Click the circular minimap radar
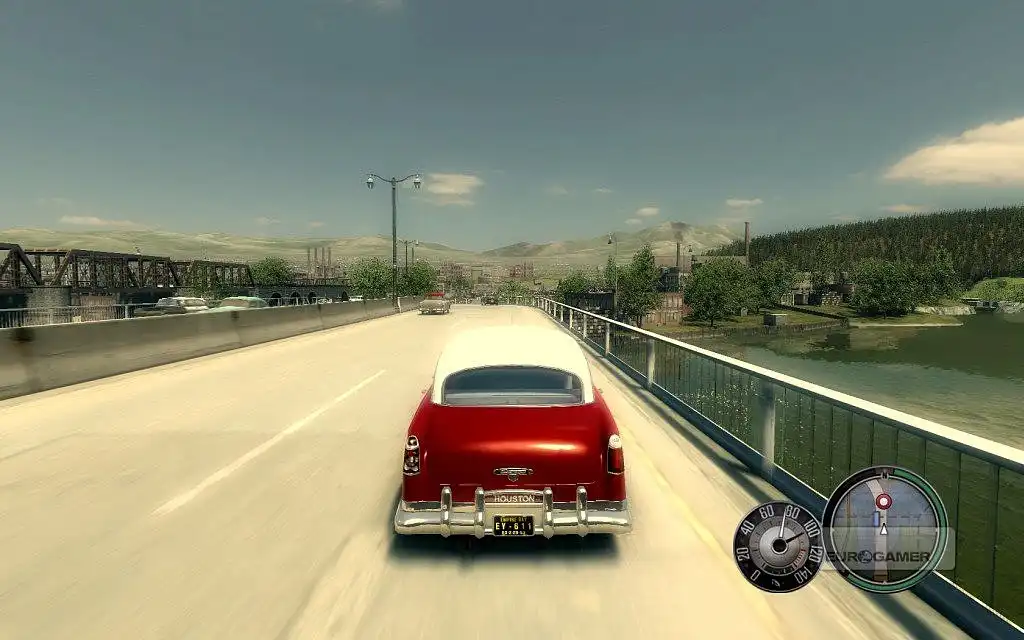 [x=885, y=530]
